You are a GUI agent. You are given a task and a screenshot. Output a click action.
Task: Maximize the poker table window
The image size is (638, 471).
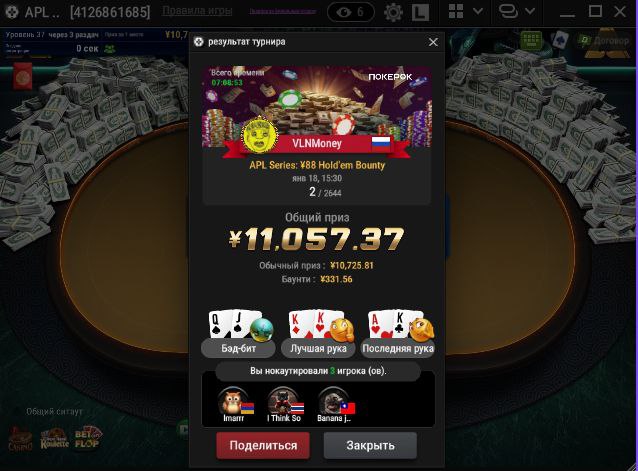pos(595,13)
